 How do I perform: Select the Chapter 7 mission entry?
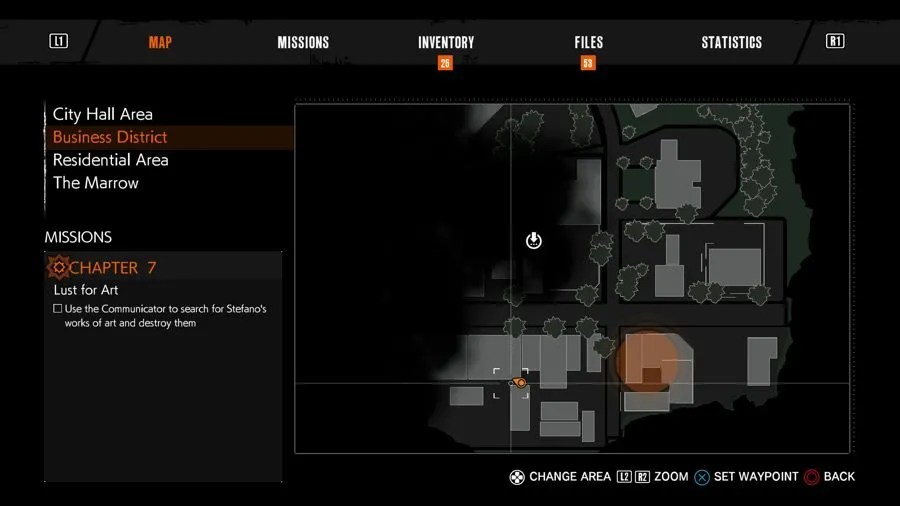(x=112, y=268)
